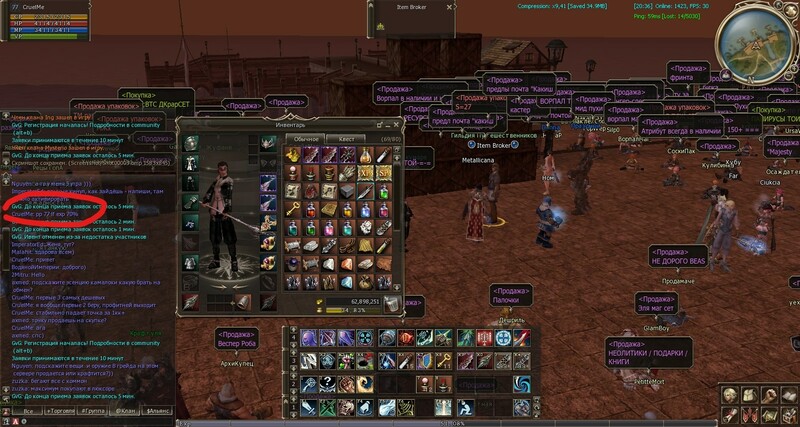Switch chat to the +Торговля tab
Viewport: 800px width, 427px height.
point(62,411)
